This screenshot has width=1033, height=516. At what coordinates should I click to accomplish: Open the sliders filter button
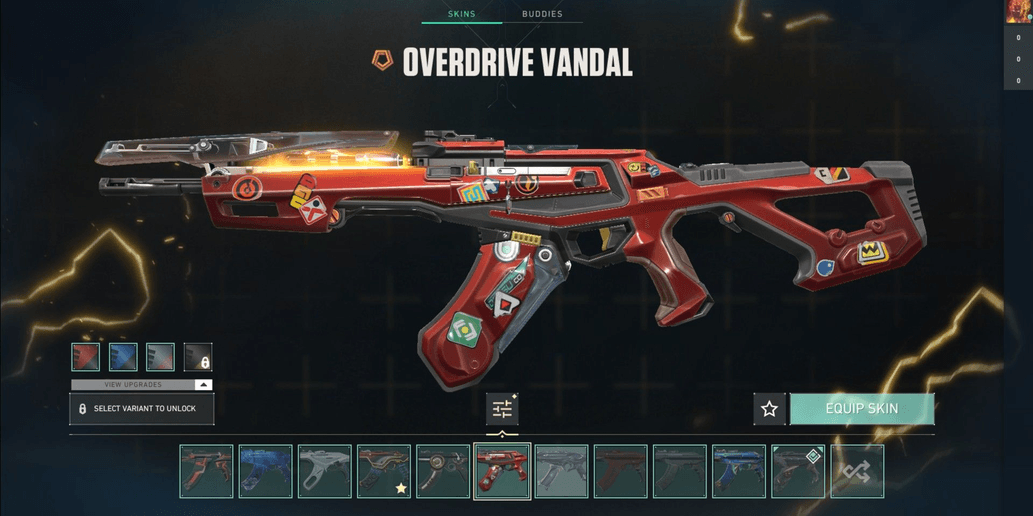point(502,409)
